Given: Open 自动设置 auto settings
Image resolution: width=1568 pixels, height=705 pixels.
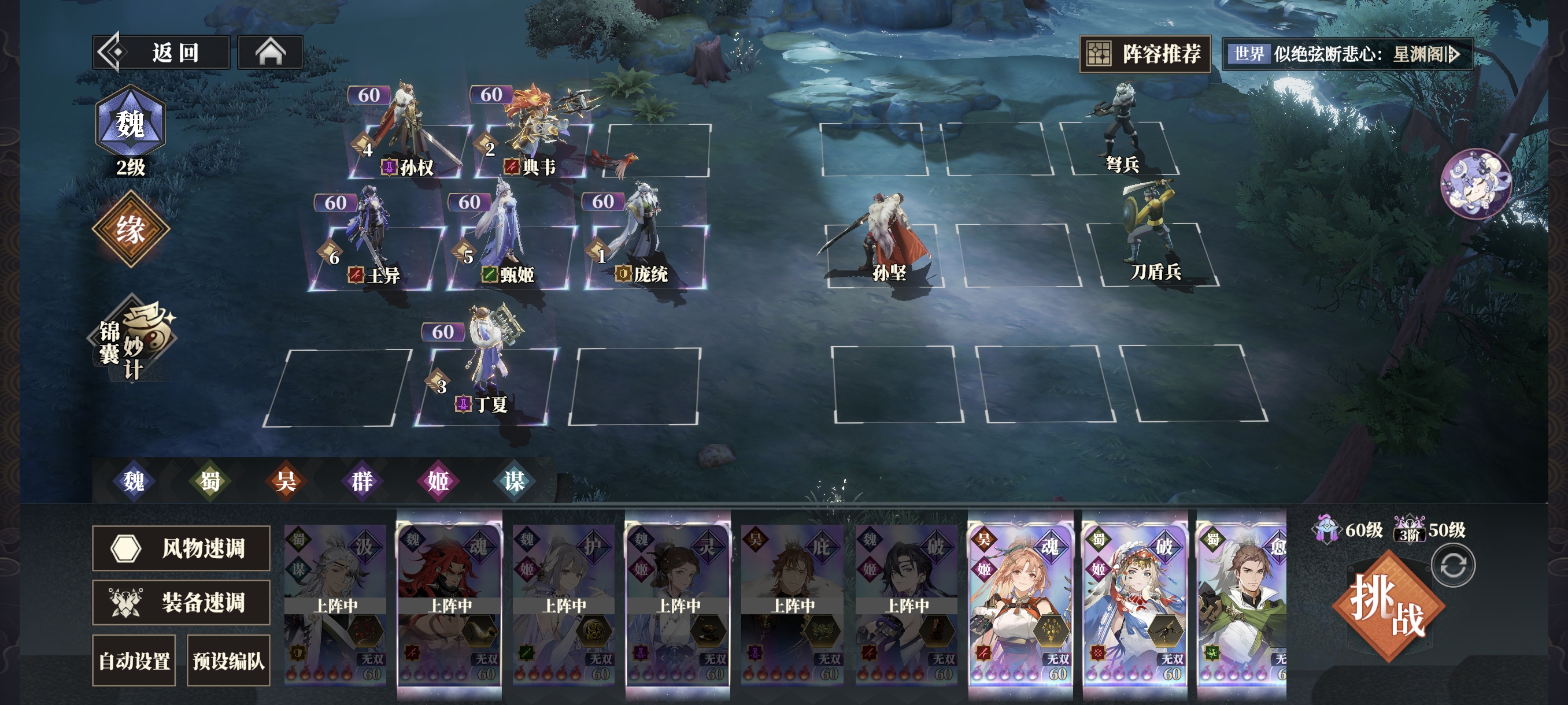Looking at the screenshot, I should pos(134,661).
